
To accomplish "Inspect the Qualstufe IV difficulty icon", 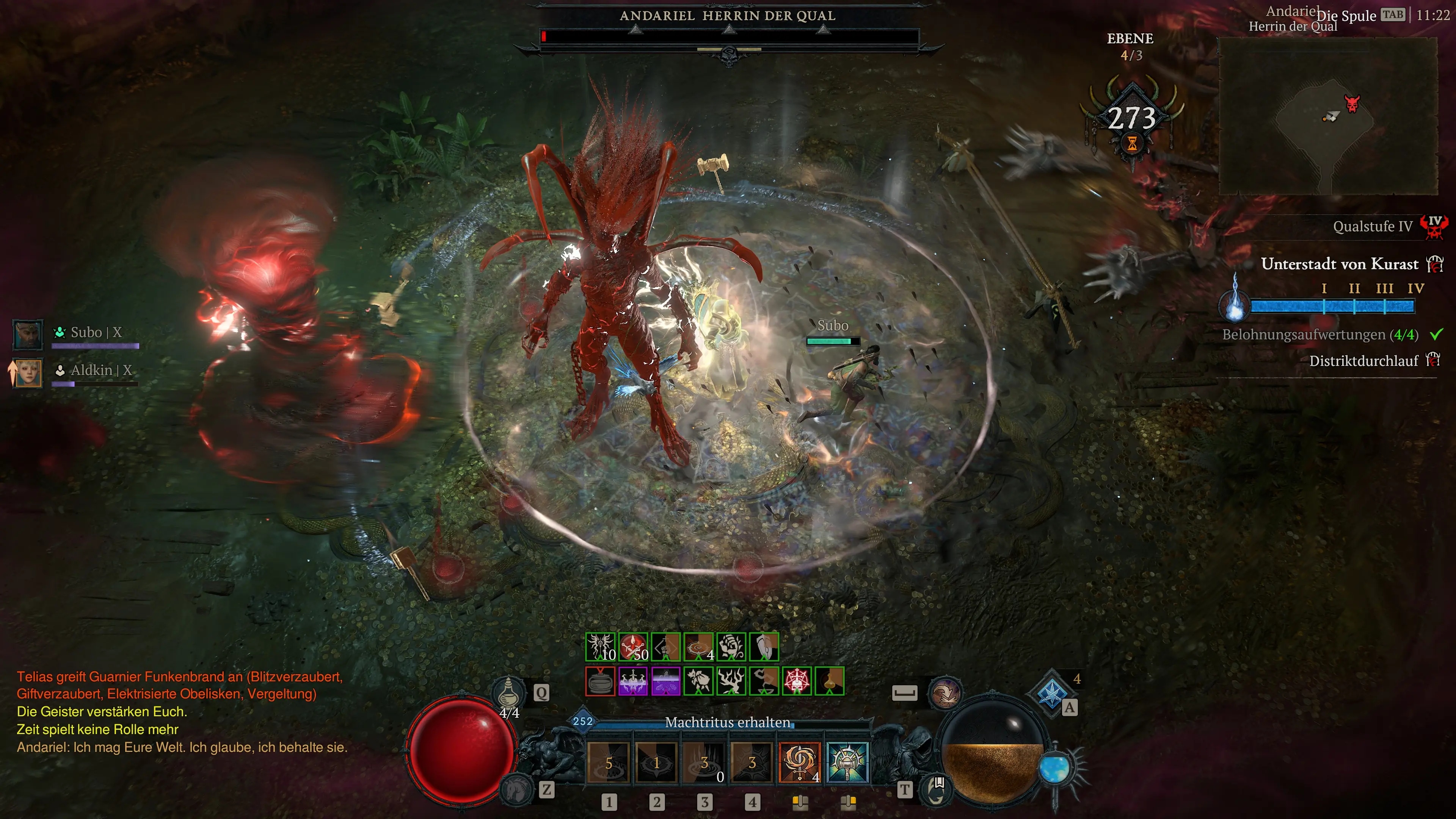I will click(1434, 227).
